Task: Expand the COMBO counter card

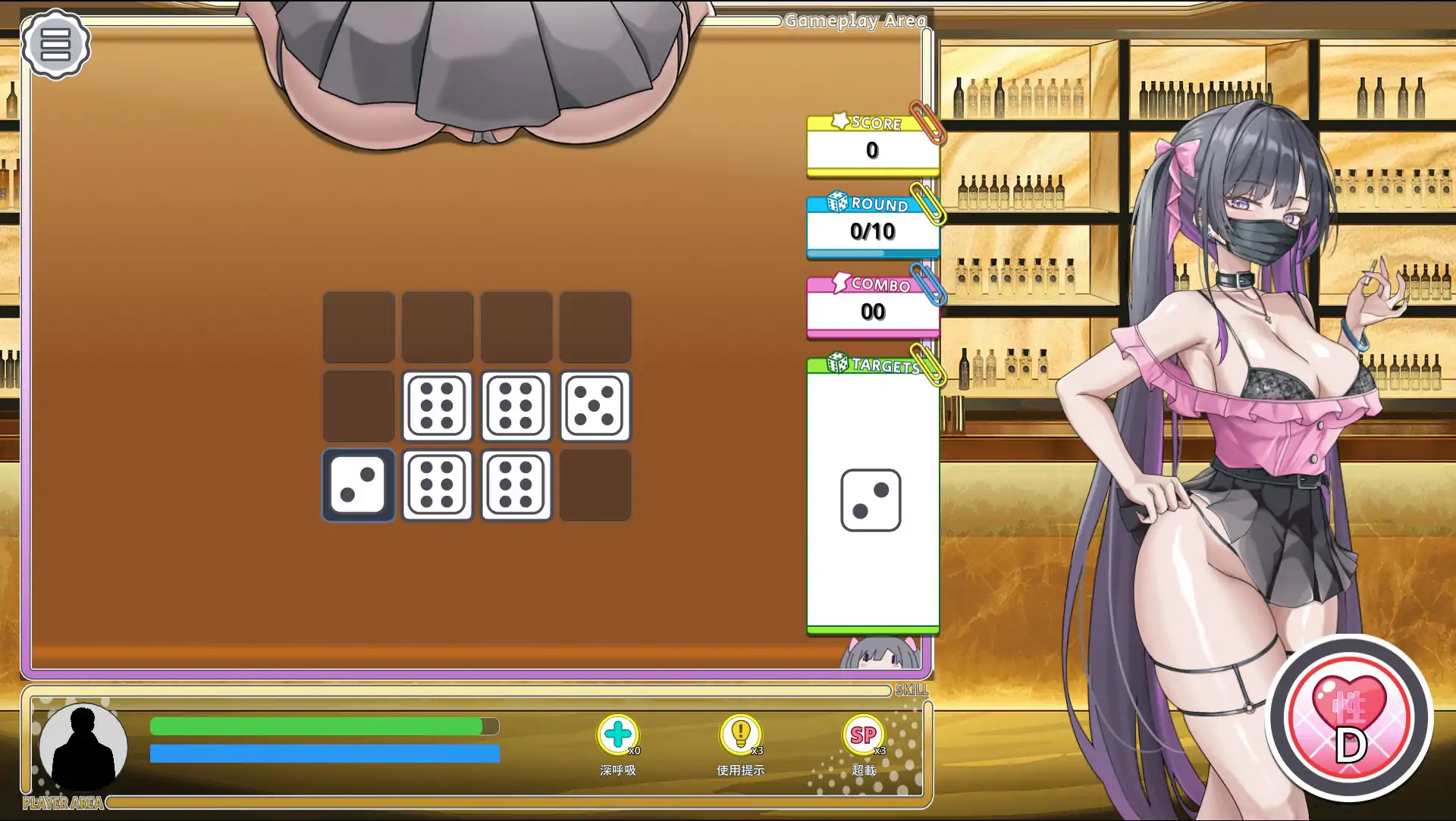Action: pos(874,311)
